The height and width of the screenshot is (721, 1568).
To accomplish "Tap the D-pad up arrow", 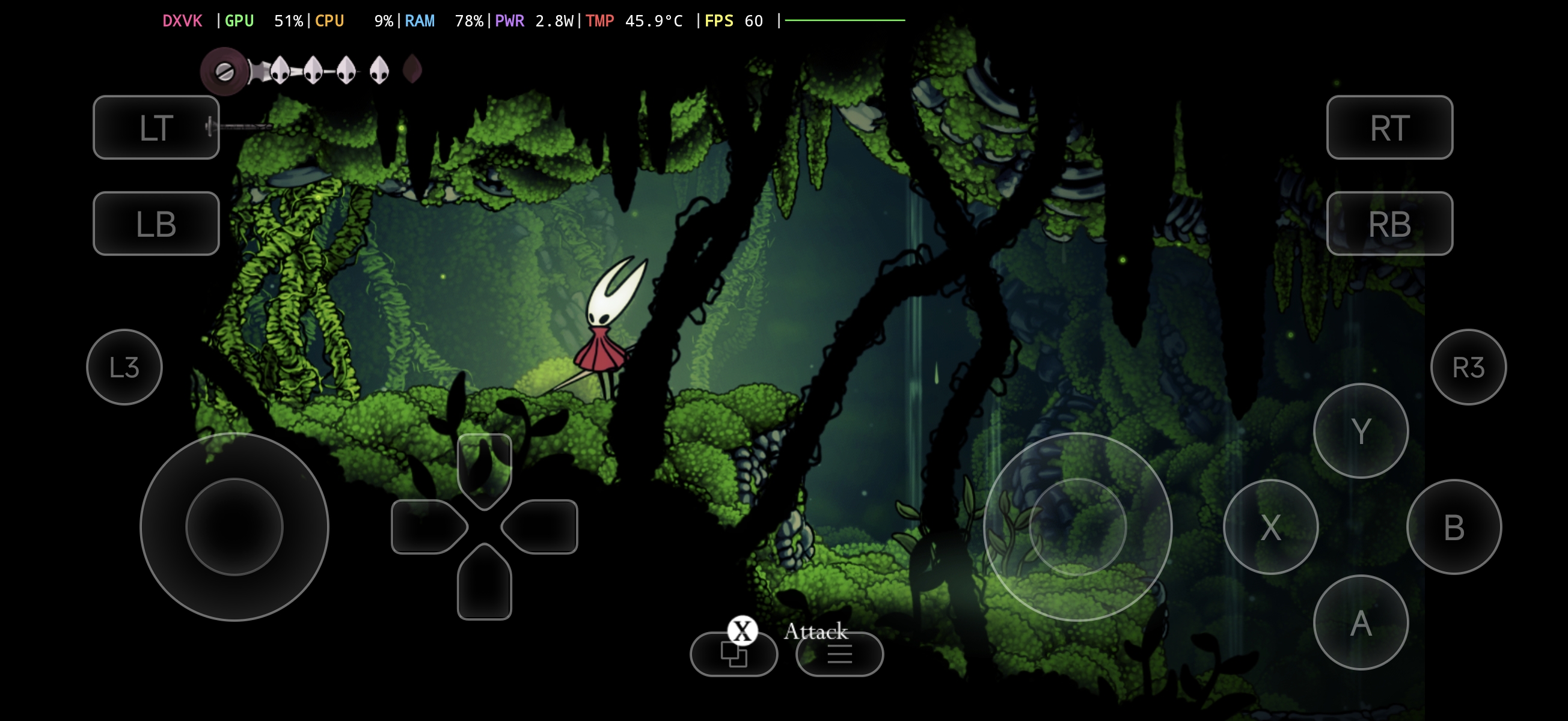I will pyautogui.click(x=485, y=469).
